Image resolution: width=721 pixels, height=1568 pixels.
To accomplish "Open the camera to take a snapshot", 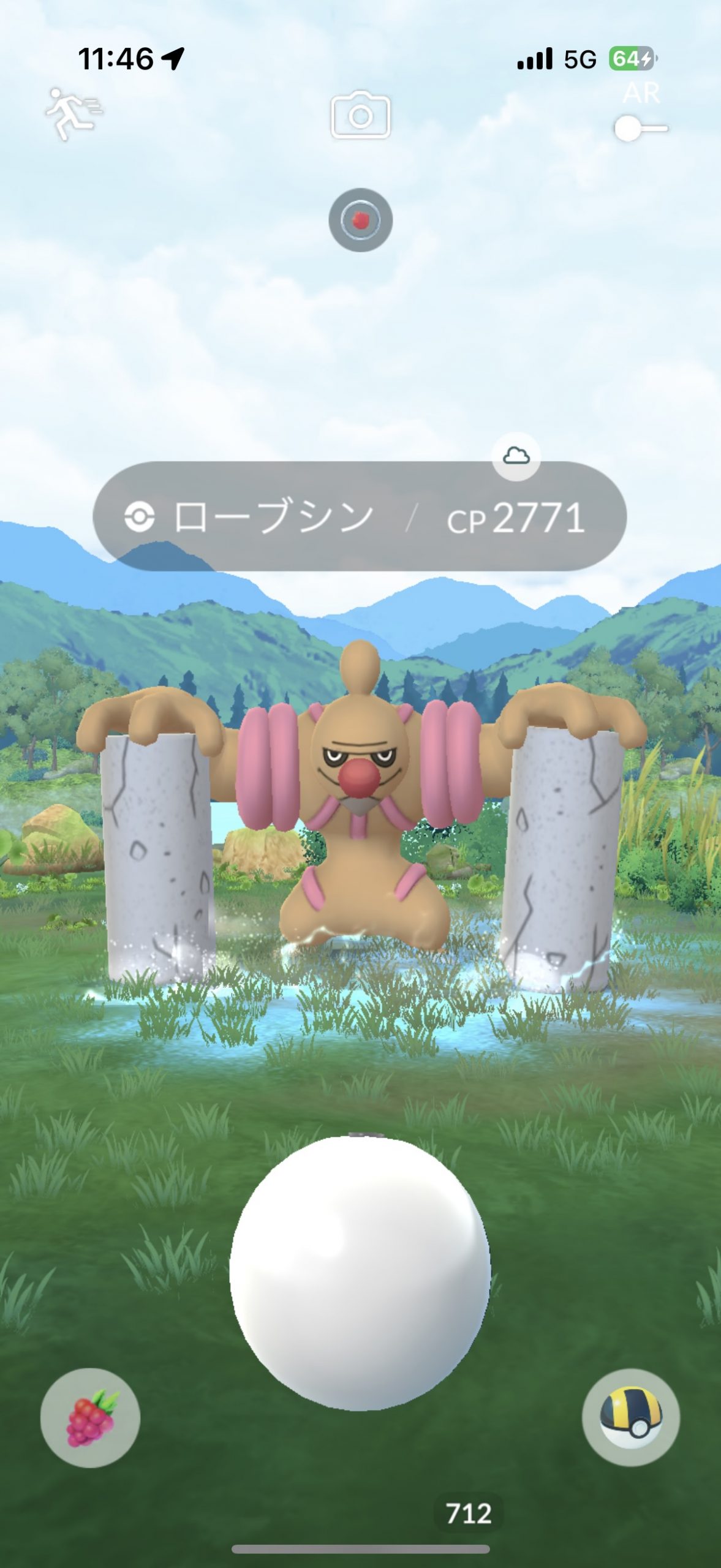I will [360, 115].
